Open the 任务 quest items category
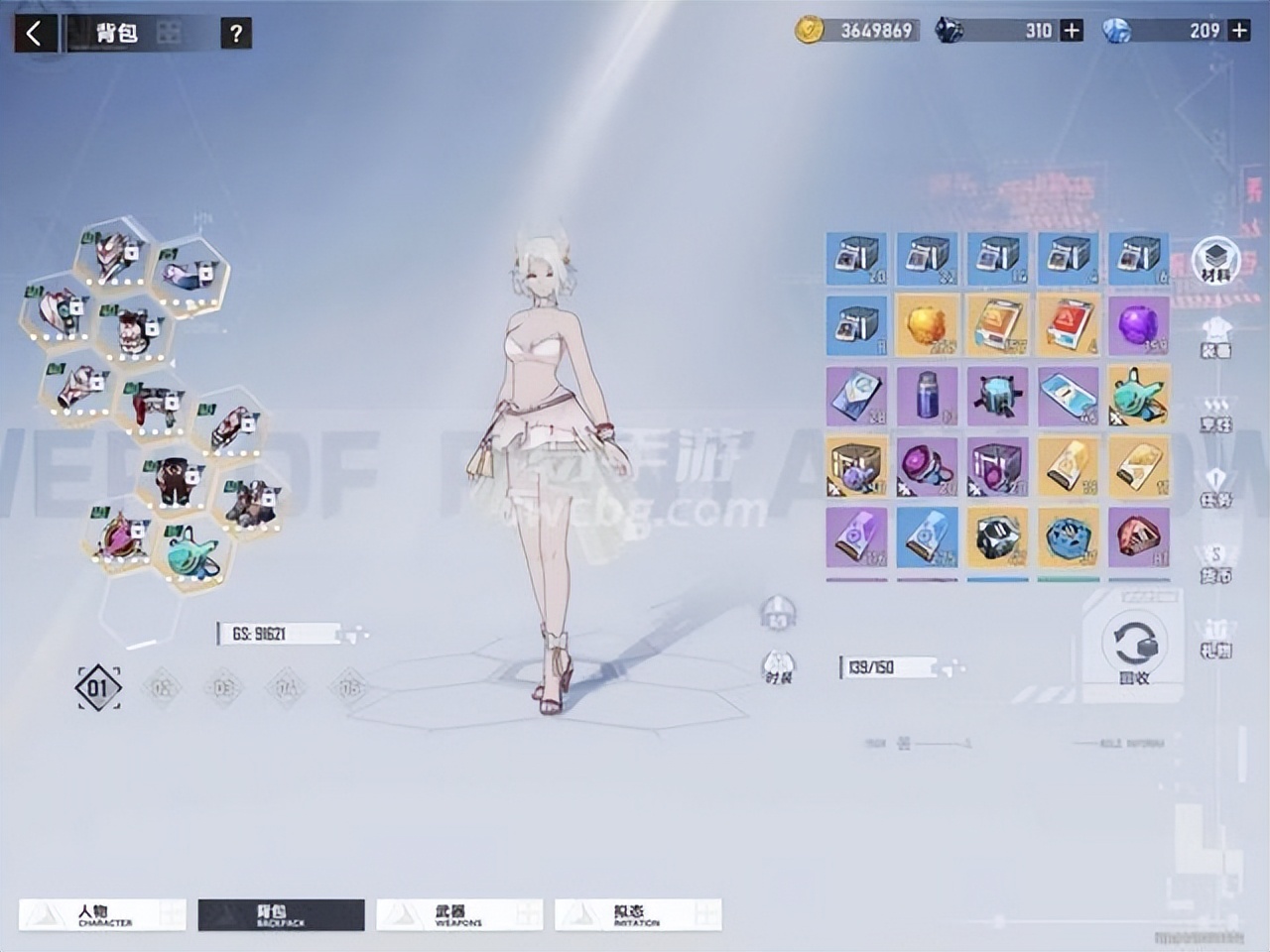The image size is (1270, 952). click(1216, 489)
